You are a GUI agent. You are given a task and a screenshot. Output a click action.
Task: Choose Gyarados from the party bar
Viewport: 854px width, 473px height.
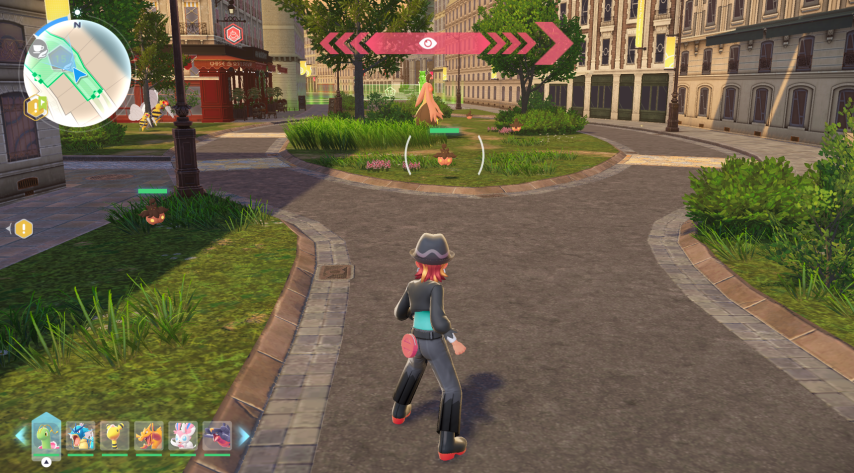(x=81, y=435)
